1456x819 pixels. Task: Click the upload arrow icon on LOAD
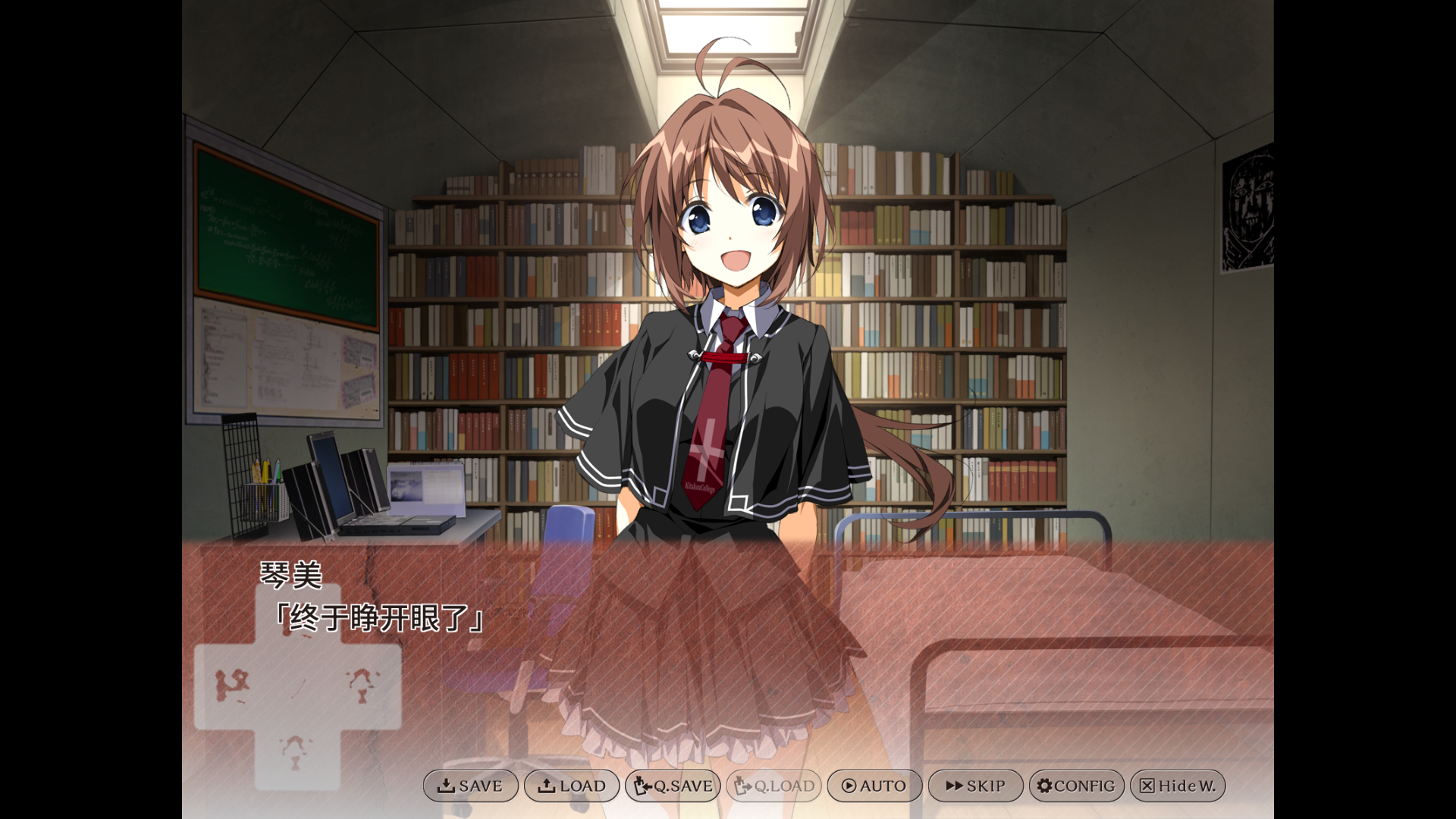549,786
